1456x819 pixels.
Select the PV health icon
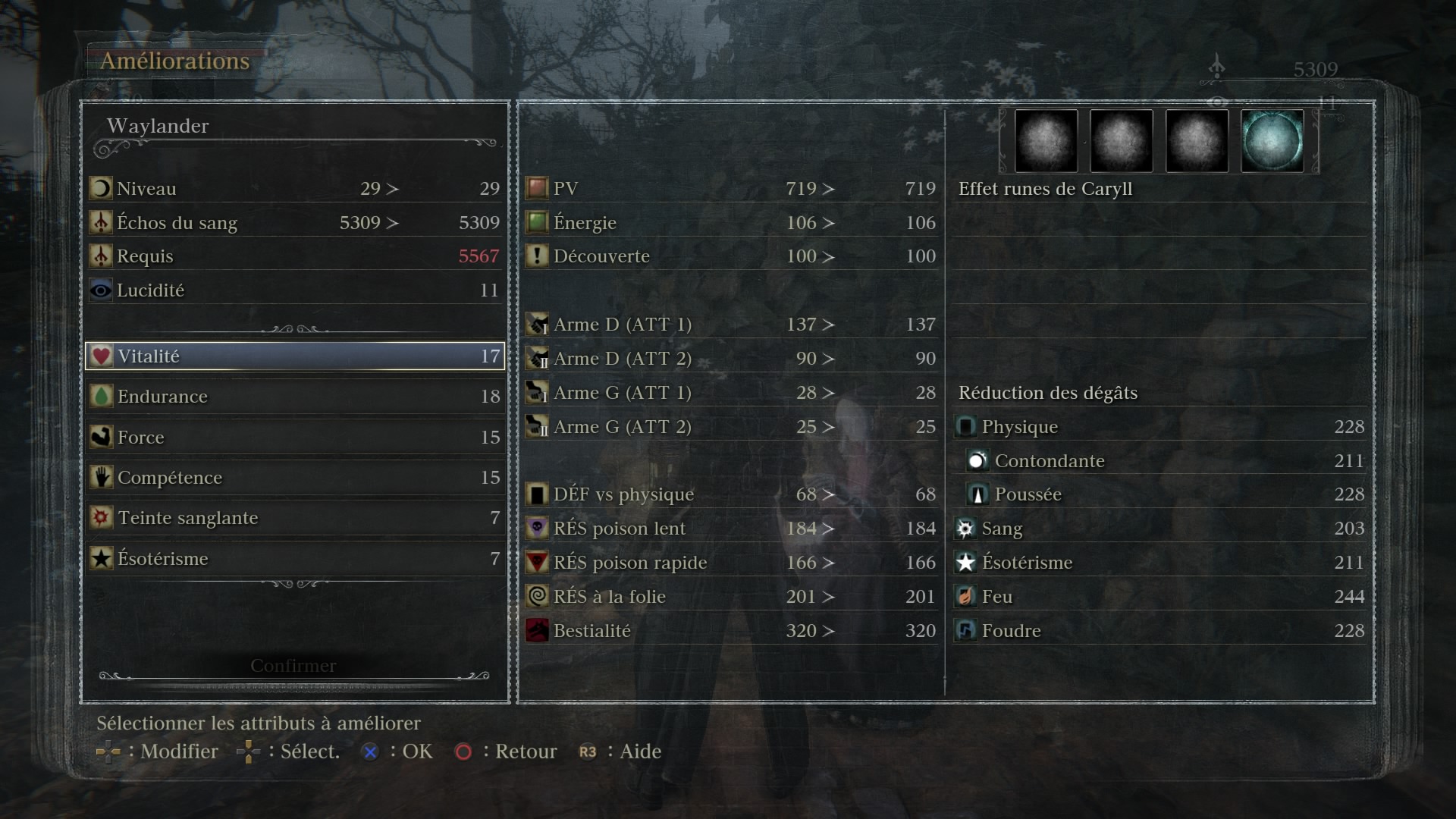coord(536,188)
